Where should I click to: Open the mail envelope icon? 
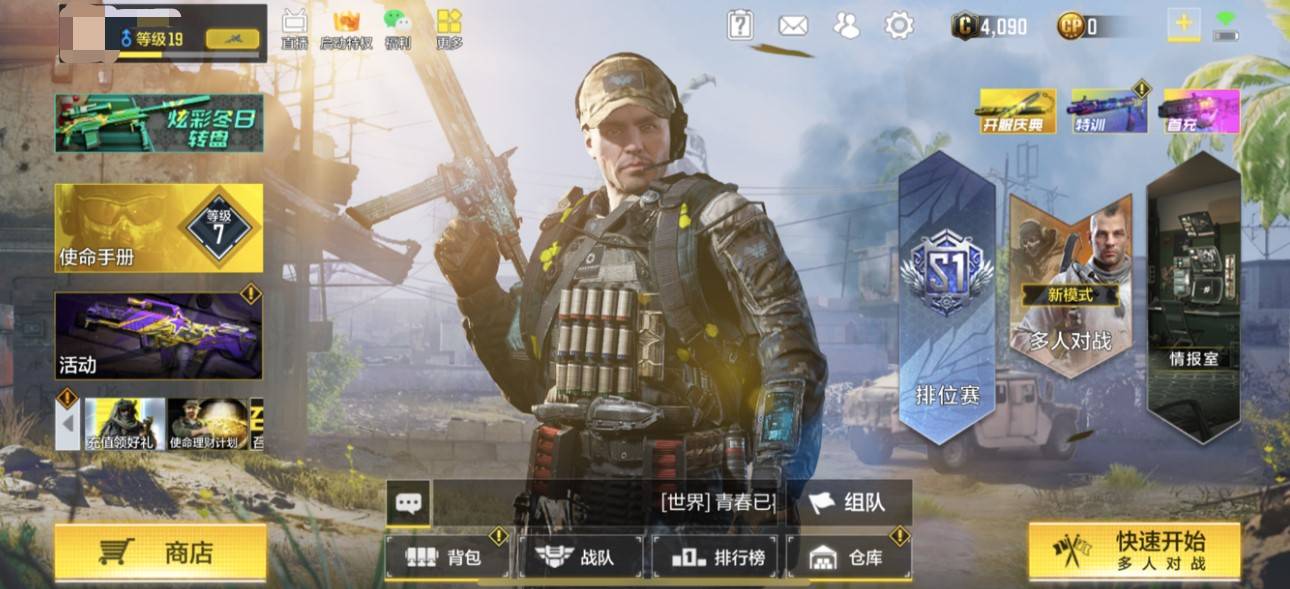pyautogui.click(x=793, y=25)
